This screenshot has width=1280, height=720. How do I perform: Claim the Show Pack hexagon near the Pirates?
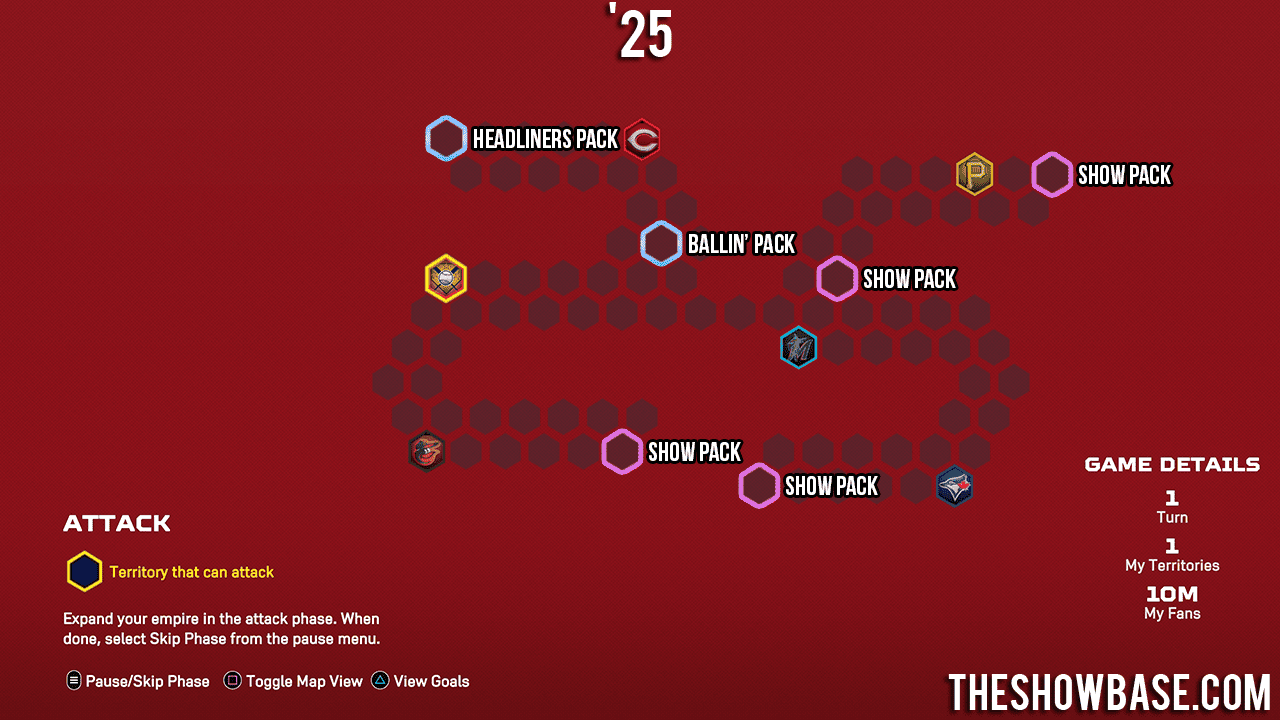pyautogui.click(x=1051, y=174)
